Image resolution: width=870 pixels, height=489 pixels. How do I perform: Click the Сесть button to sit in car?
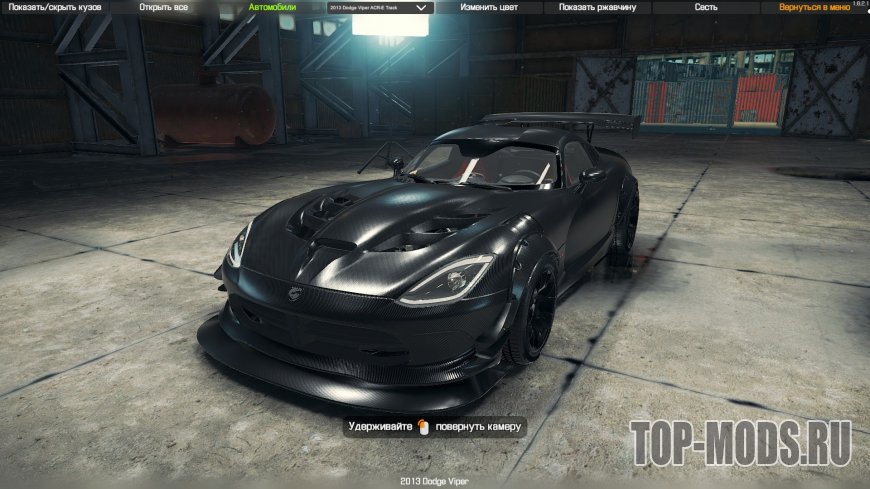point(705,7)
